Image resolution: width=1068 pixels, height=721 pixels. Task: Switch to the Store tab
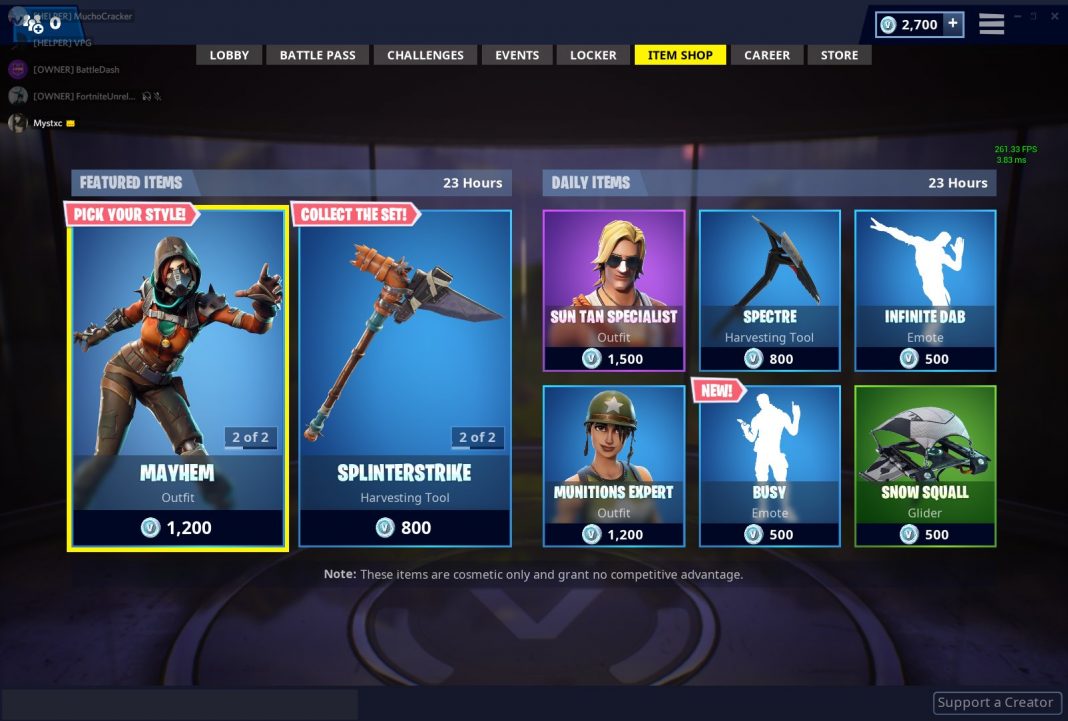coord(839,55)
